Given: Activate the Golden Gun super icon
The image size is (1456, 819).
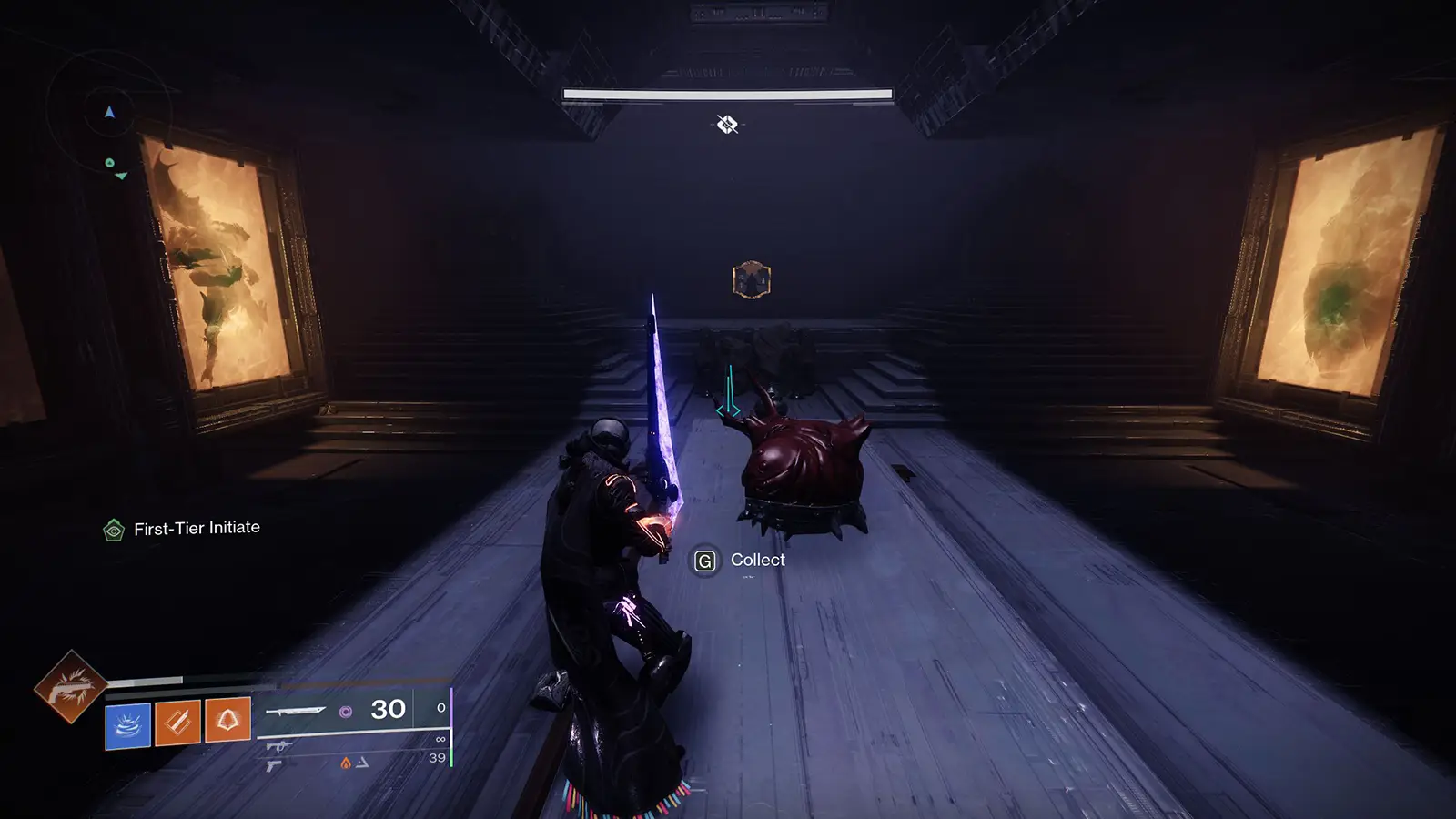Looking at the screenshot, I should [x=70, y=687].
